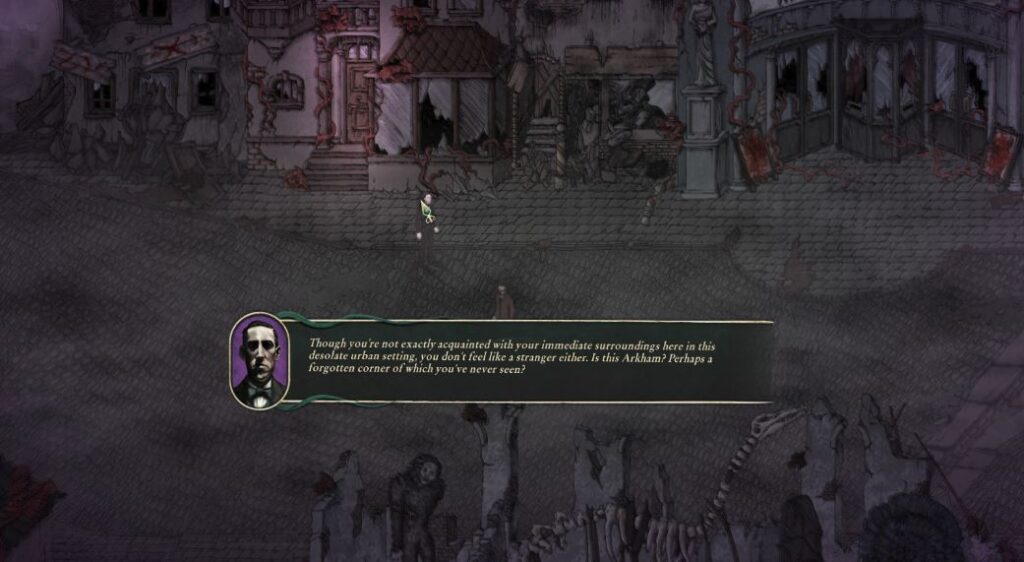Click the narration dialogue box to continue
This screenshot has height=562, width=1024.
530,361
